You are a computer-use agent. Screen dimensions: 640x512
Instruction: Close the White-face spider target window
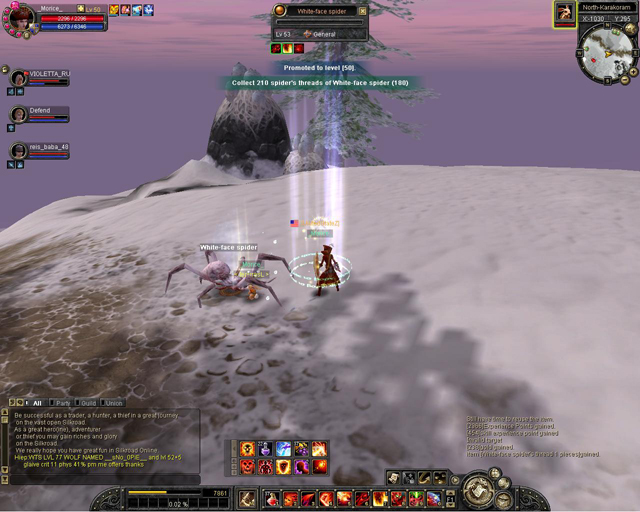(362, 11)
